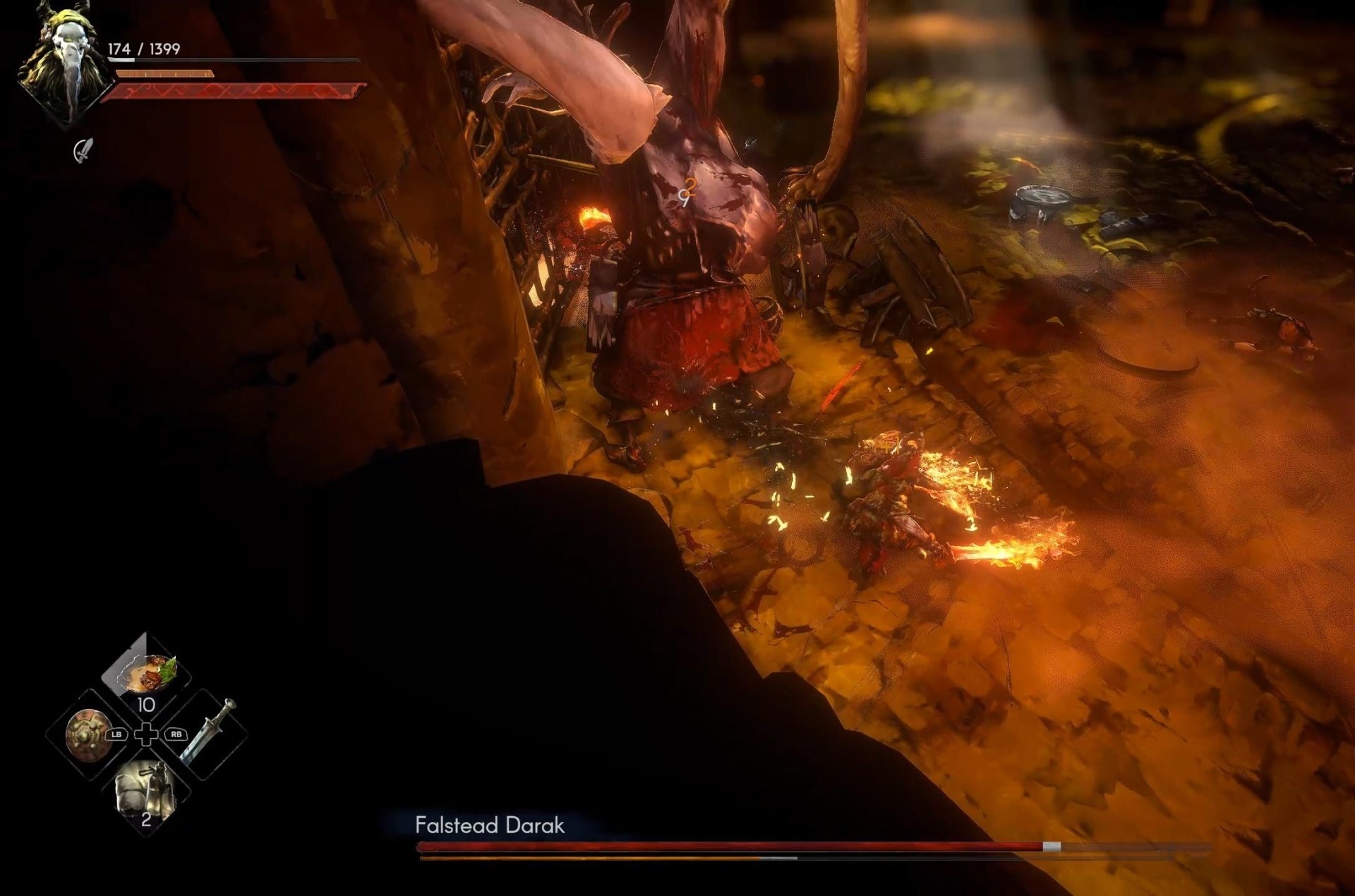The width and height of the screenshot is (1355, 896).
Task: Click the sword status icon under portrait
Action: point(83,150)
